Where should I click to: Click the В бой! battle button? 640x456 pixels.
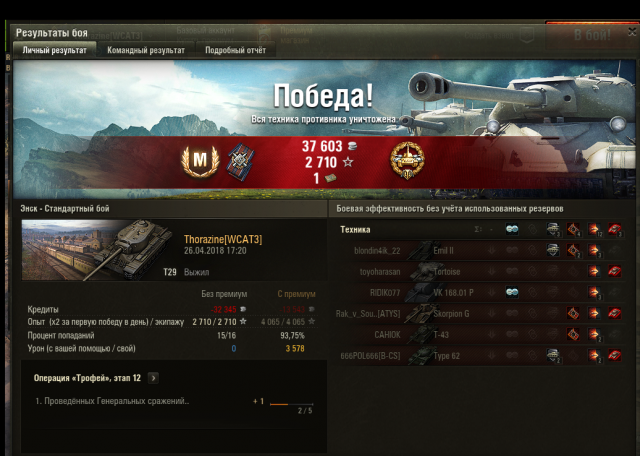coord(592,35)
